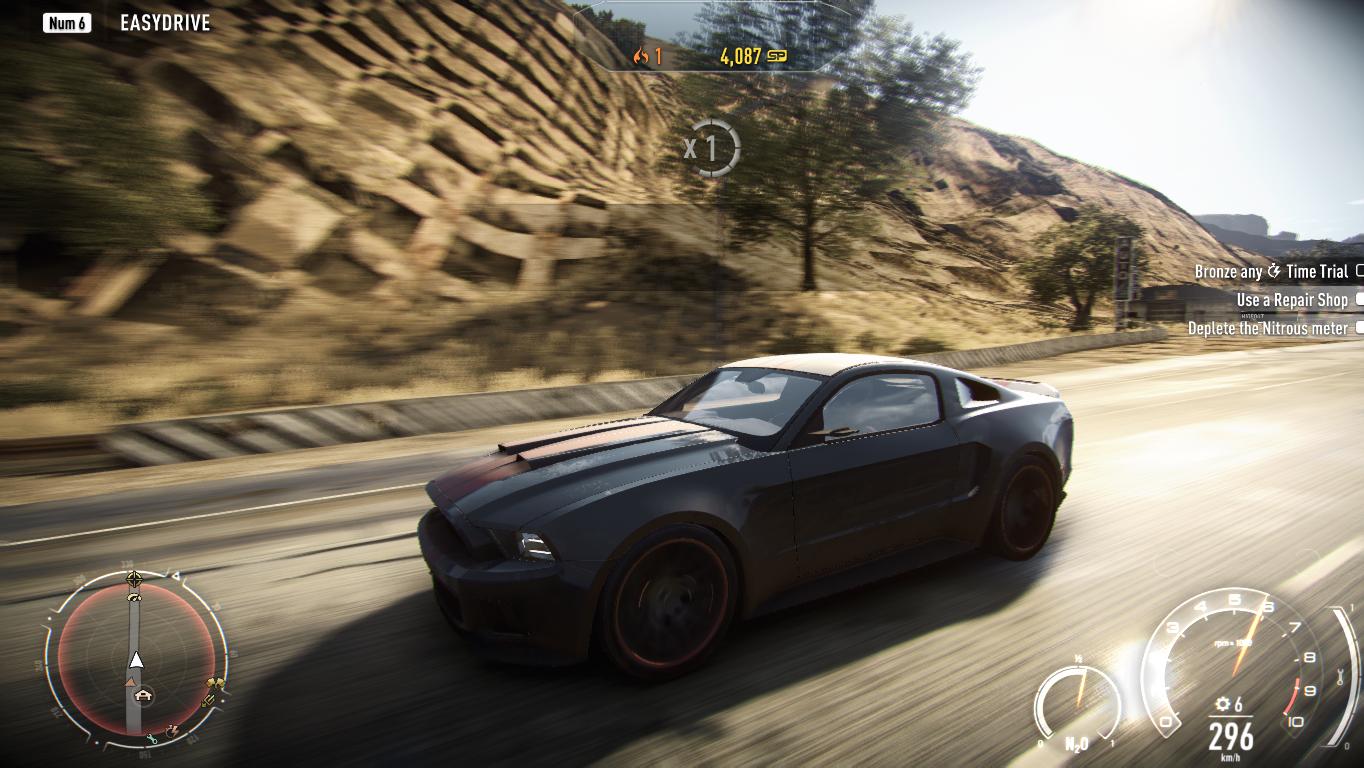This screenshot has height=768, width=1364.
Task: Check off the Bronze any Time Trial objective
Action: [x=1360, y=271]
